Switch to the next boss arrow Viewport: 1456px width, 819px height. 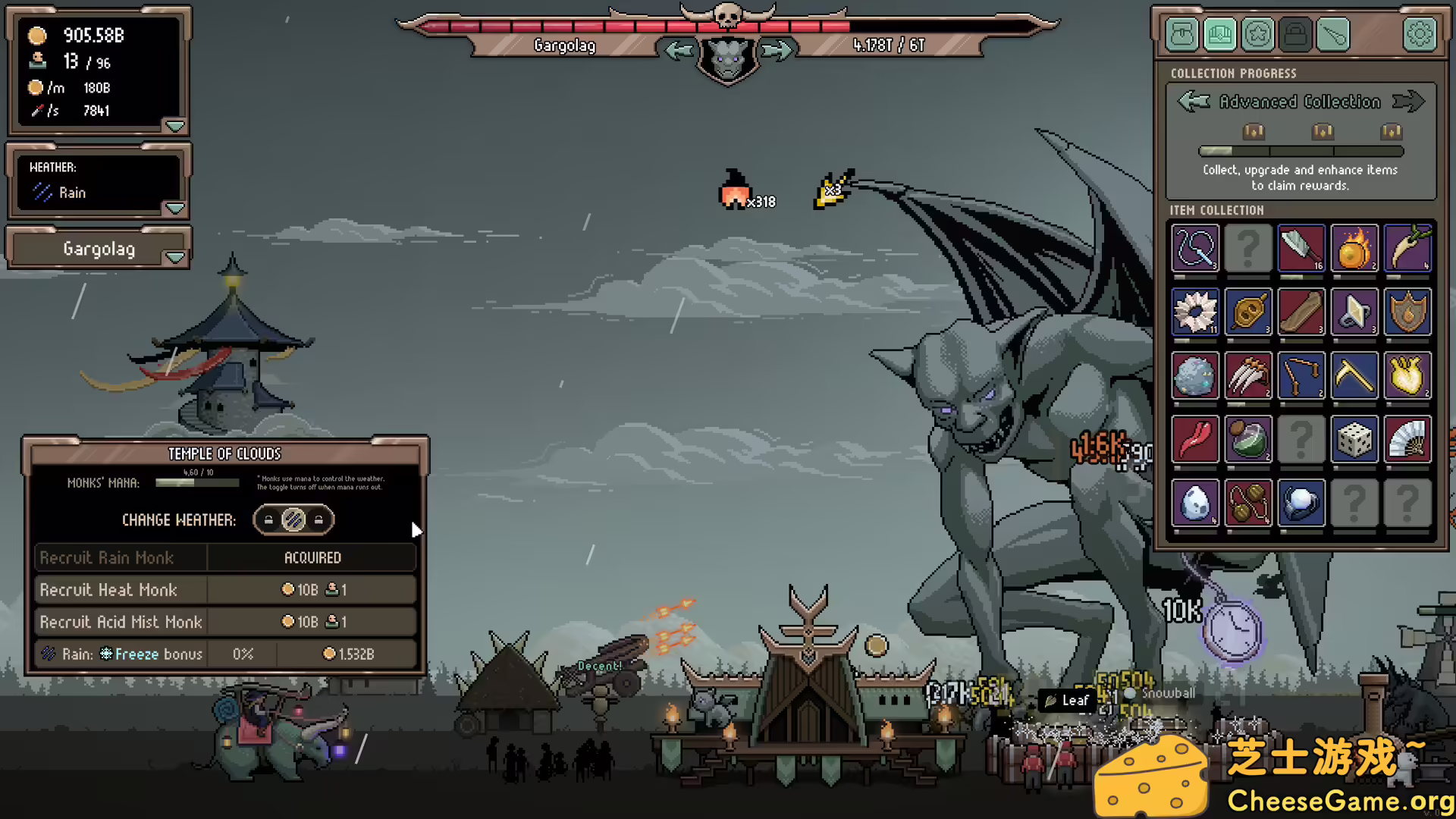[x=777, y=51]
